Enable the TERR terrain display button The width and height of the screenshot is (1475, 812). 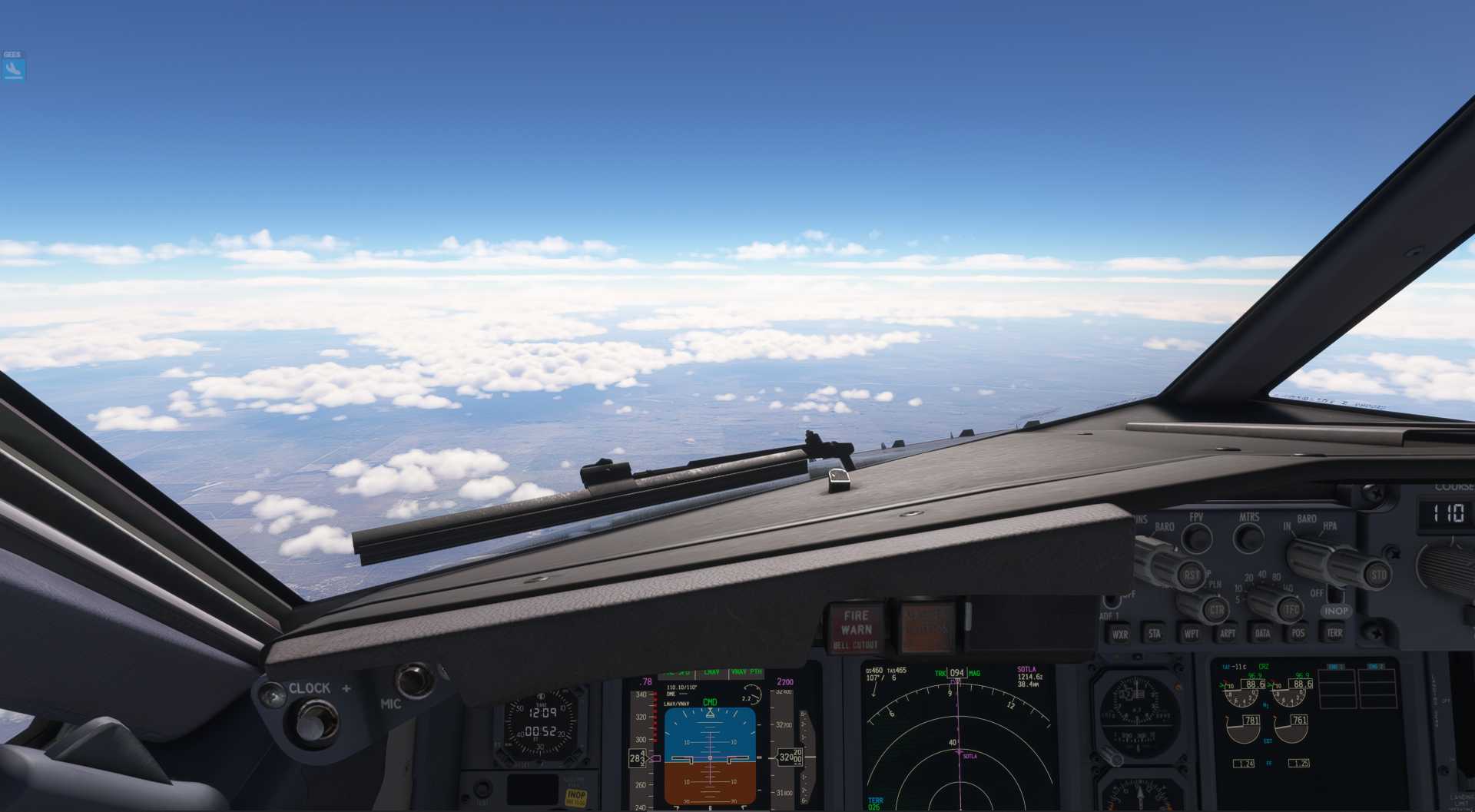[x=1335, y=634]
